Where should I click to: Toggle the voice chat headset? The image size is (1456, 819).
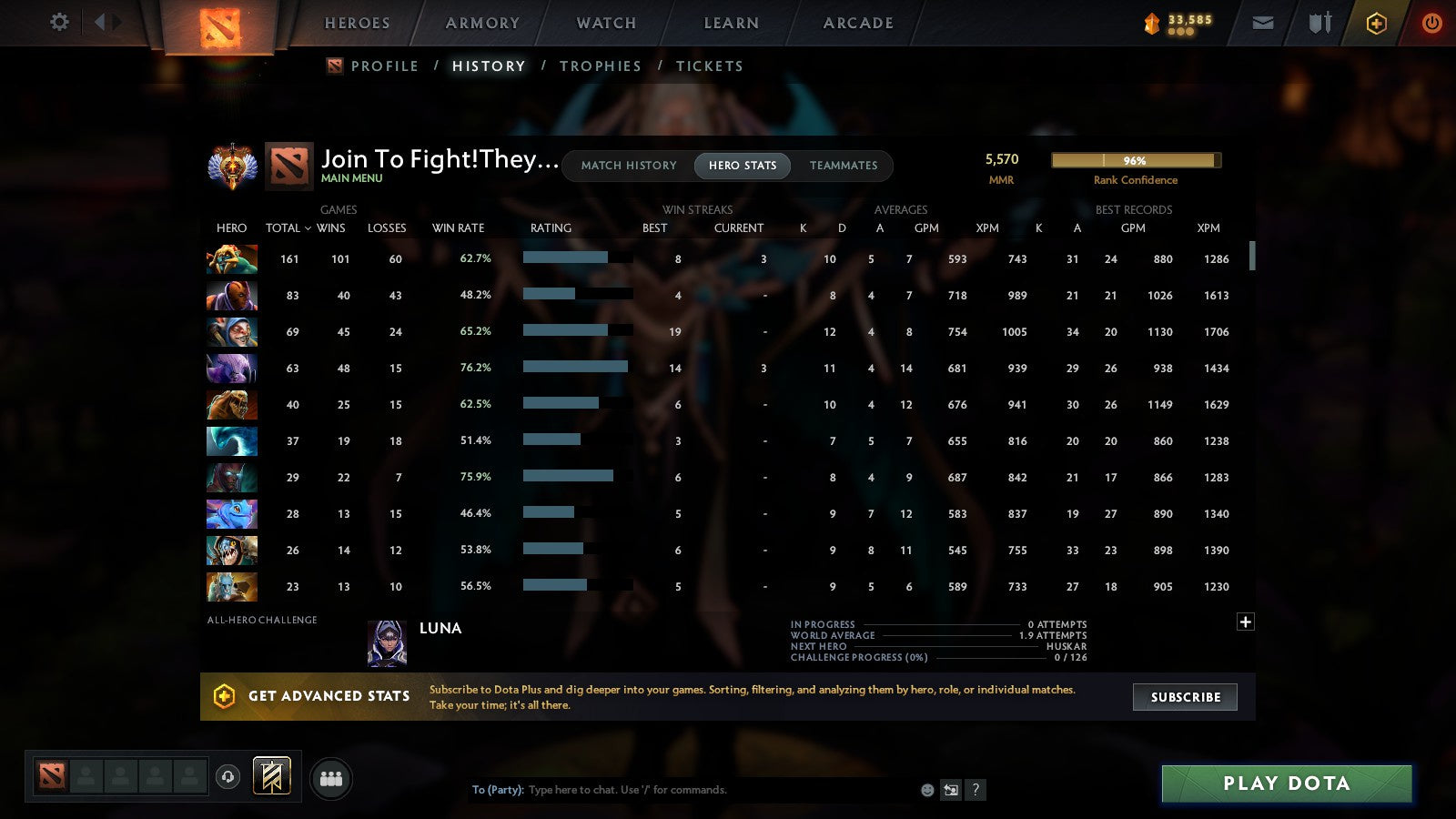(230, 776)
